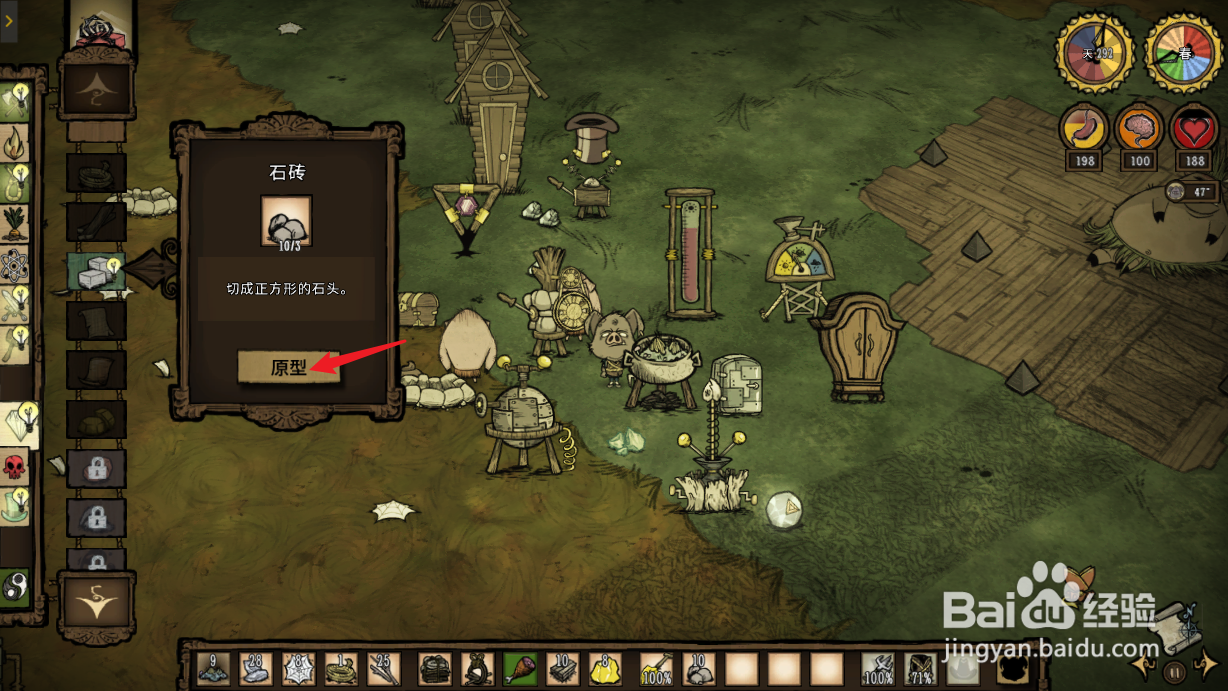Select the rope recipe slot
The width and height of the screenshot is (1228, 691).
(95, 173)
